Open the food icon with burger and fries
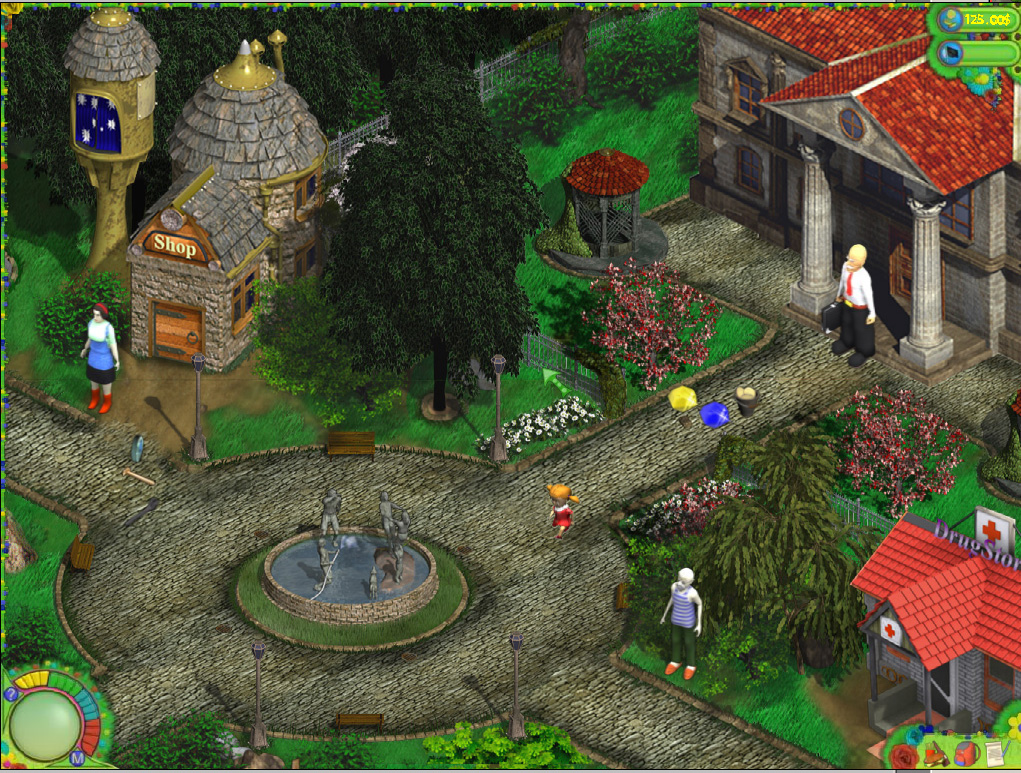Viewport: 1021px width, 773px height. tap(935, 753)
